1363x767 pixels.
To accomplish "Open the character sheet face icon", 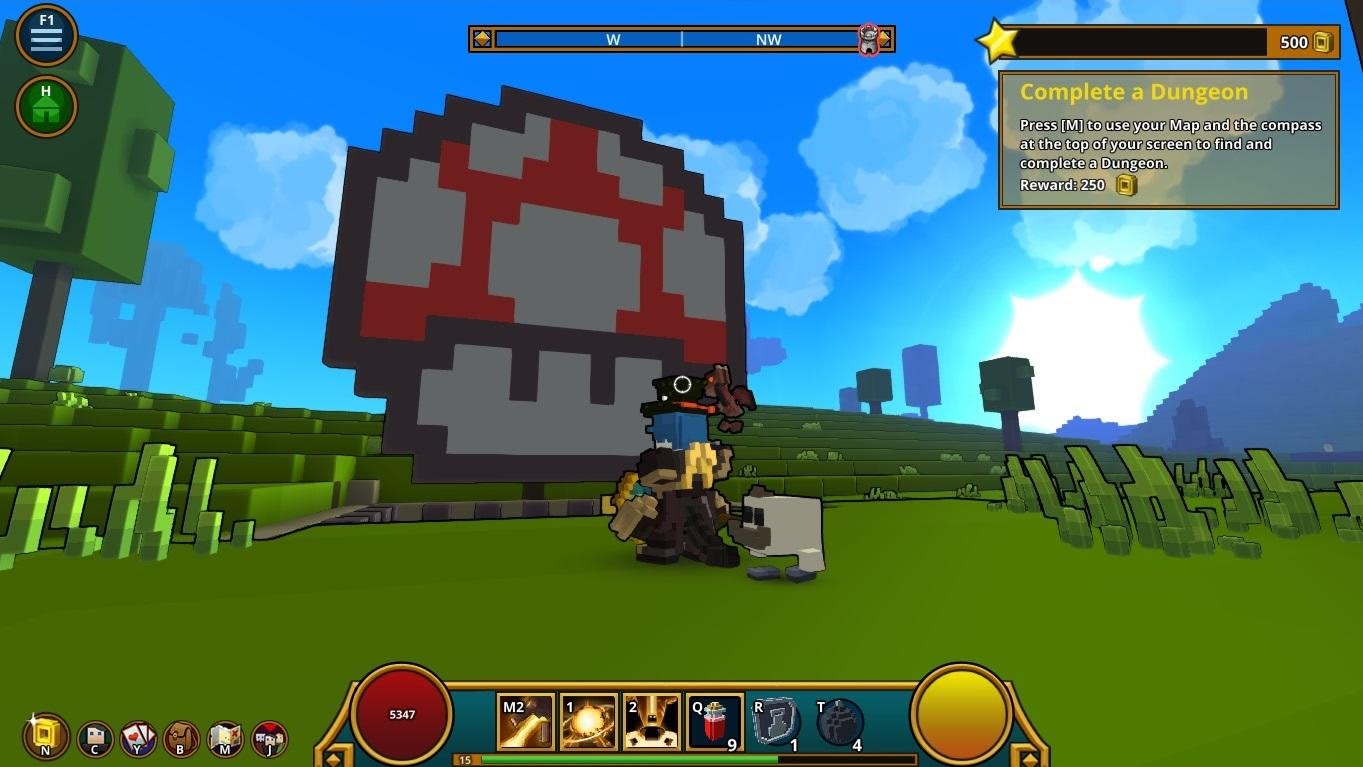I will point(95,739).
